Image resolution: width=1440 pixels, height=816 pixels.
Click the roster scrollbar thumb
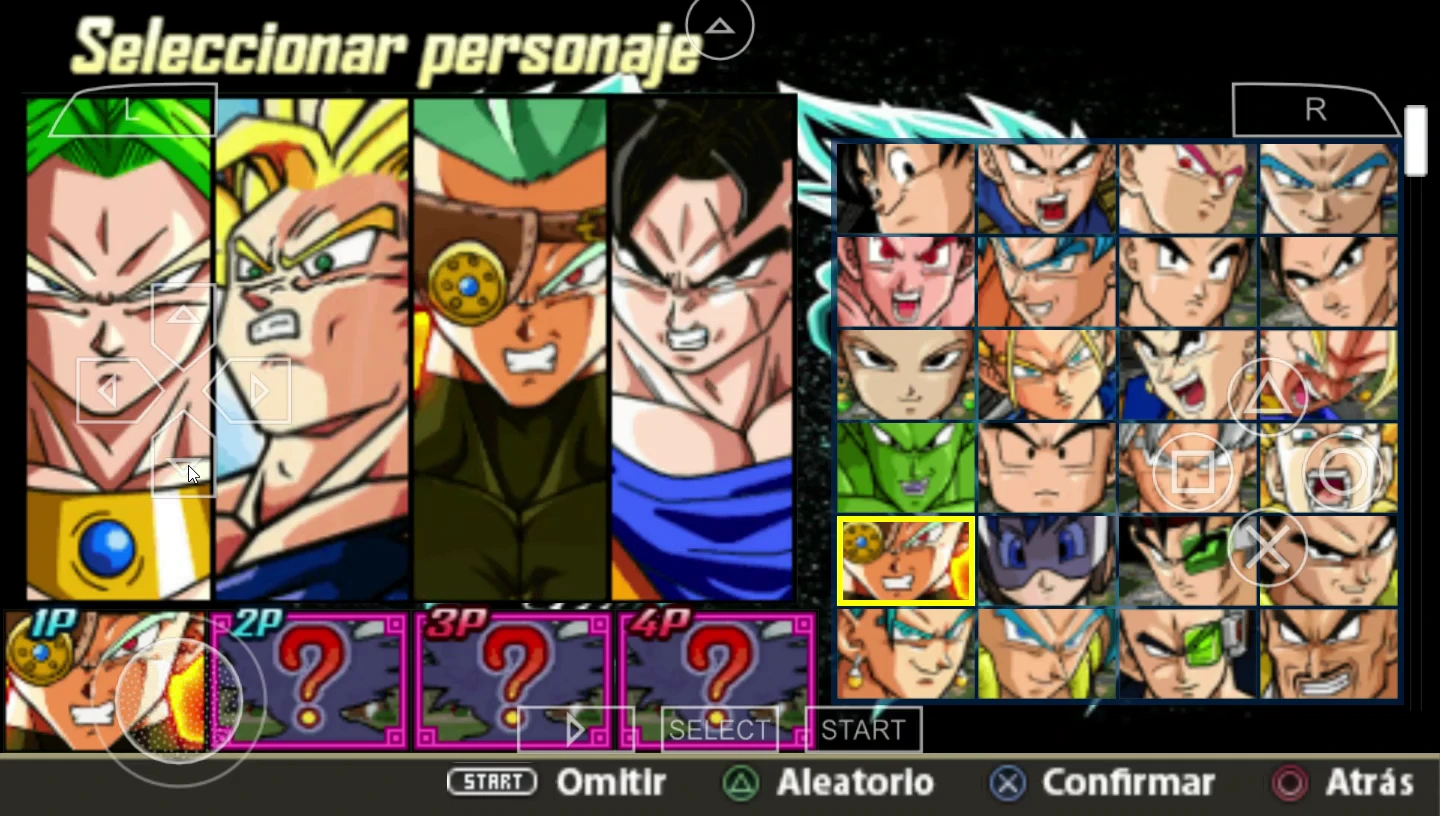1414,141
